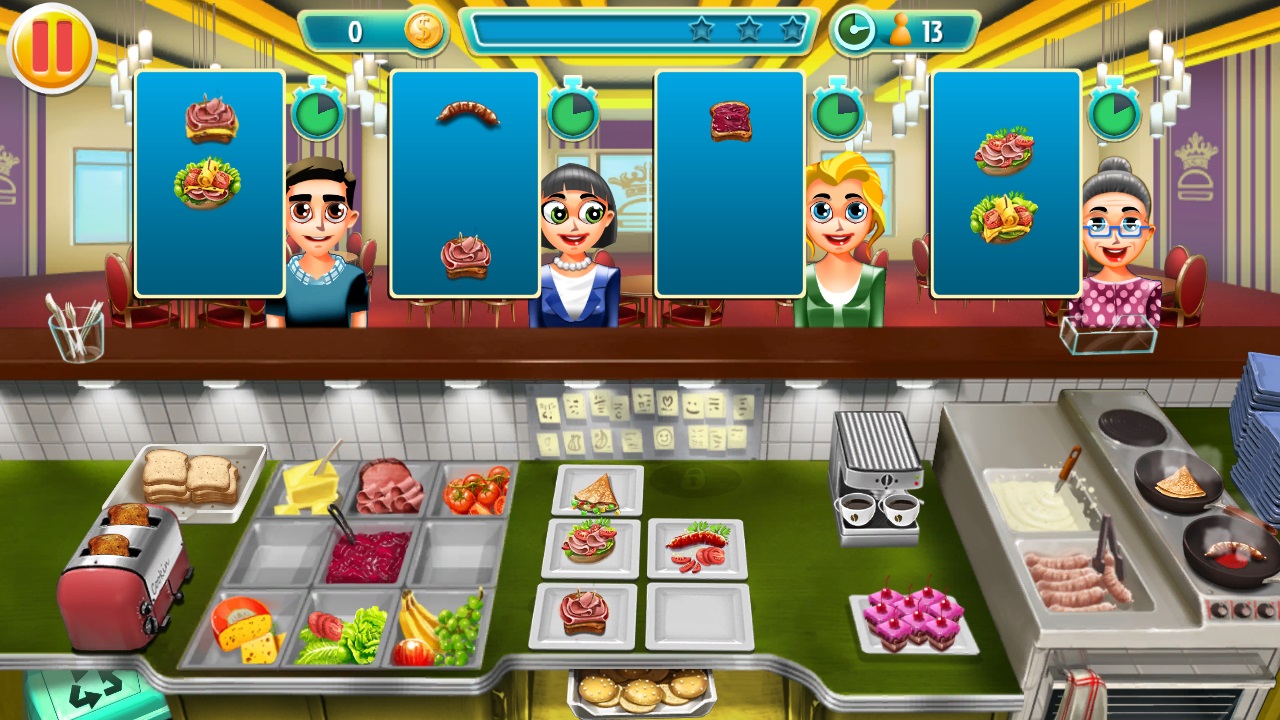The image size is (1280, 720).
Task: Select the sliced ham tray
Action: click(389, 487)
